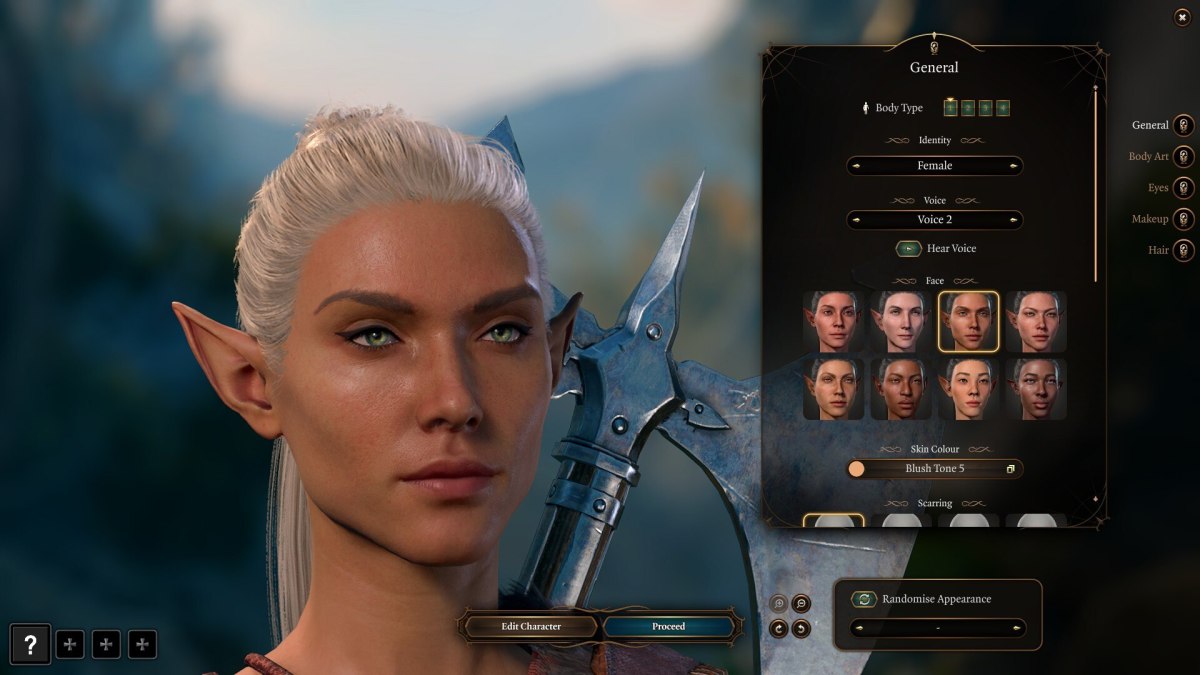
Task: Randomise the character's appearance
Action: coord(864,599)
